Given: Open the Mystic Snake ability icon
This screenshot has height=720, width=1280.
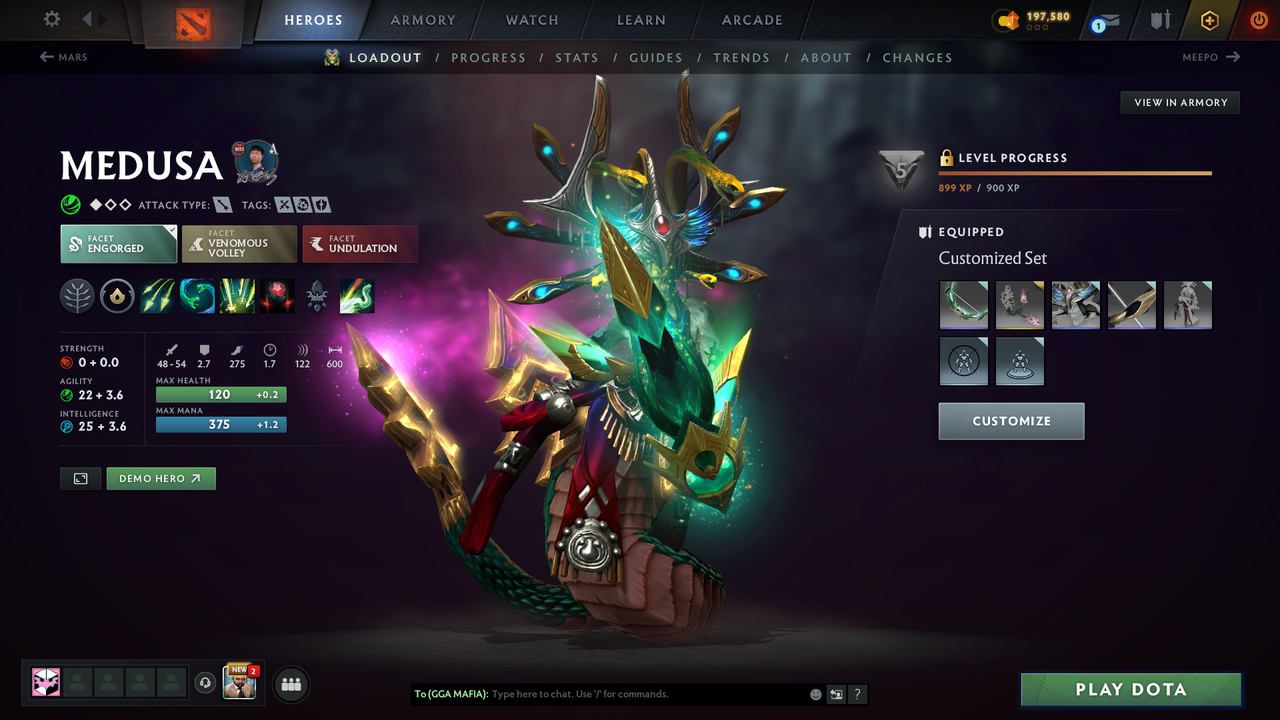Looking at the screenshot, I should click(x=197, y=295).
